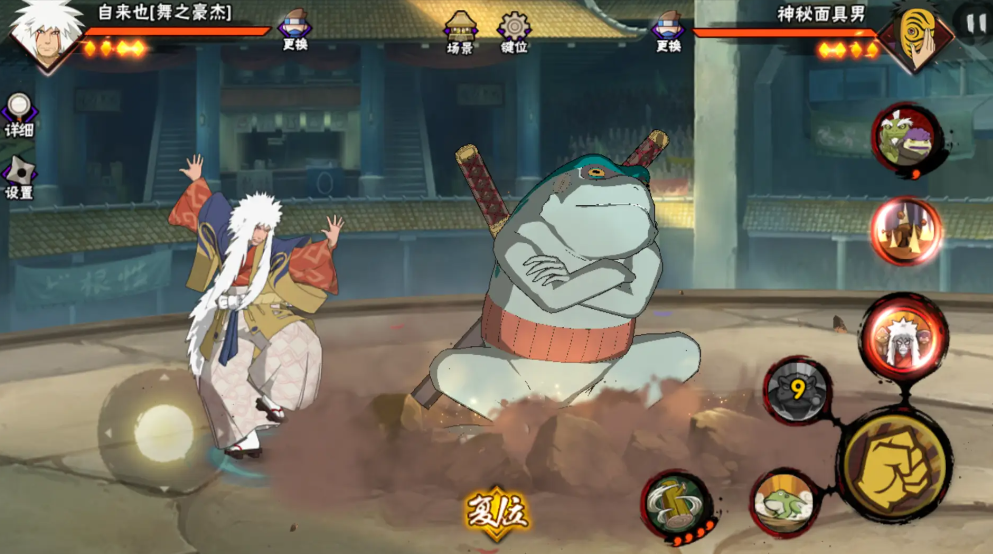Open the 场景 scene selector
993x554 pixels.
coord(460,31)
